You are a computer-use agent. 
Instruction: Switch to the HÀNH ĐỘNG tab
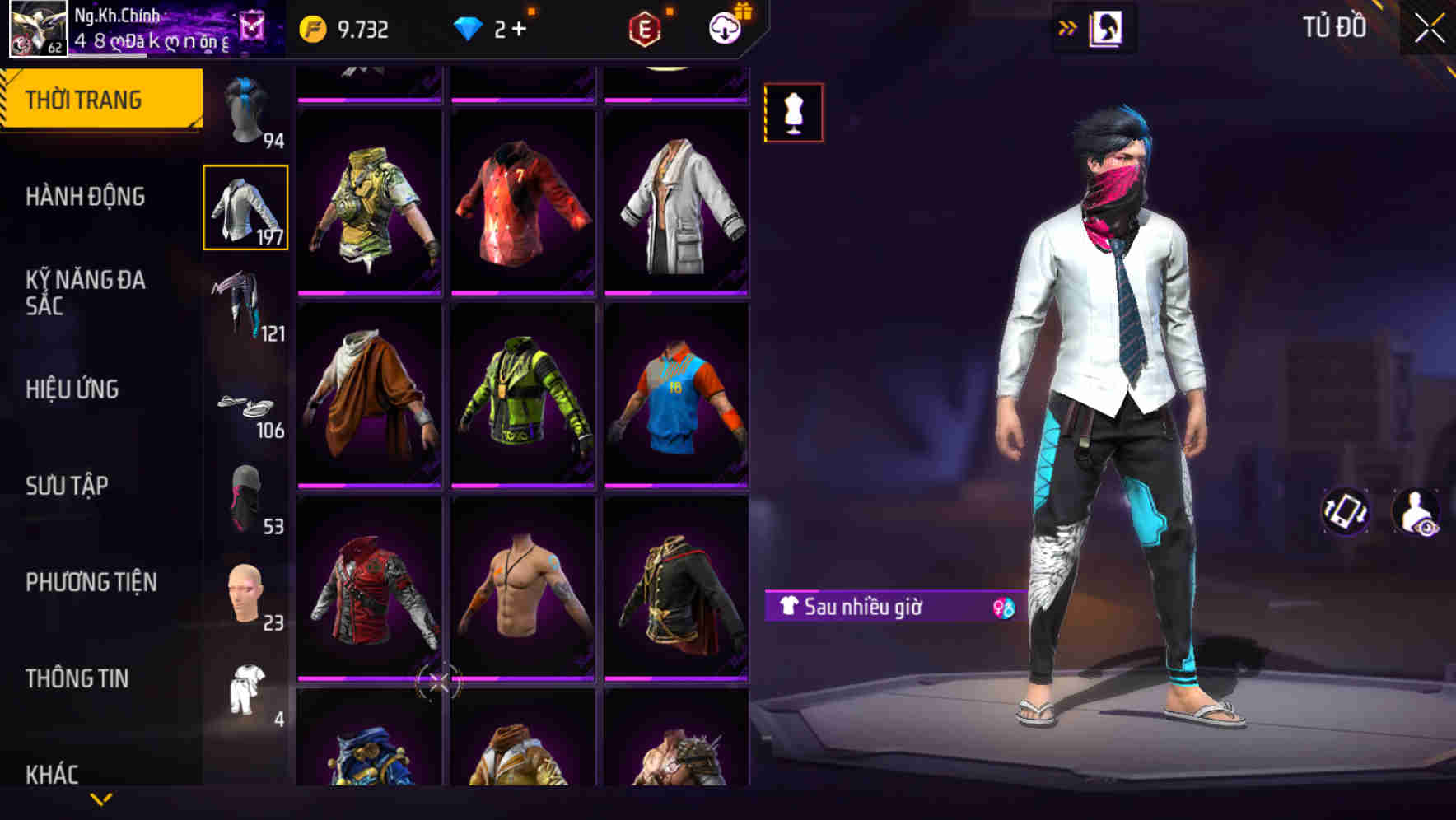point(85,198)
